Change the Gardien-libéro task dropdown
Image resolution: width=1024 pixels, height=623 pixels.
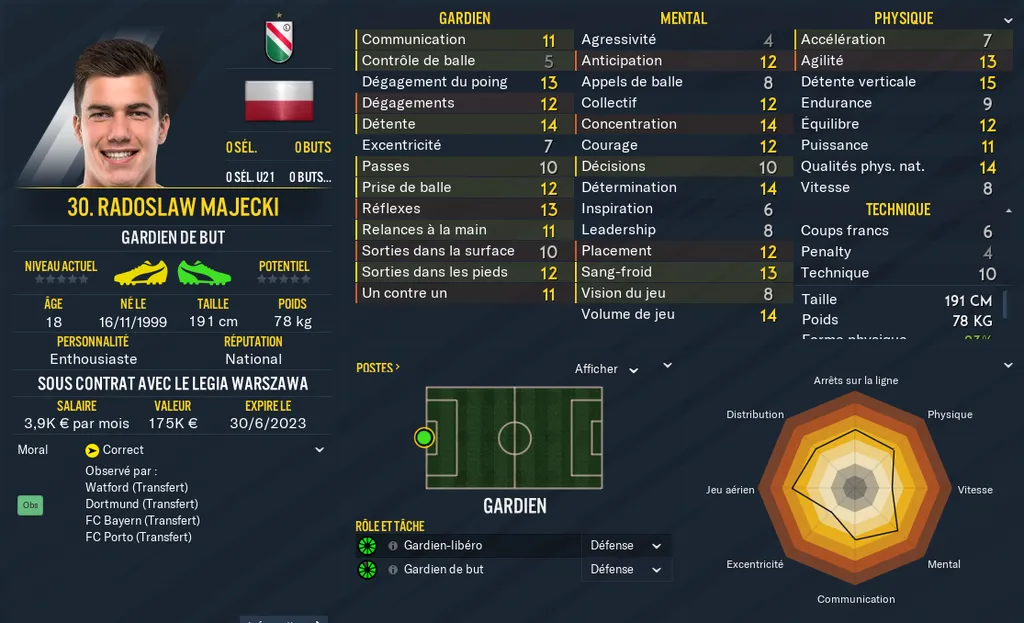point(626,546)
